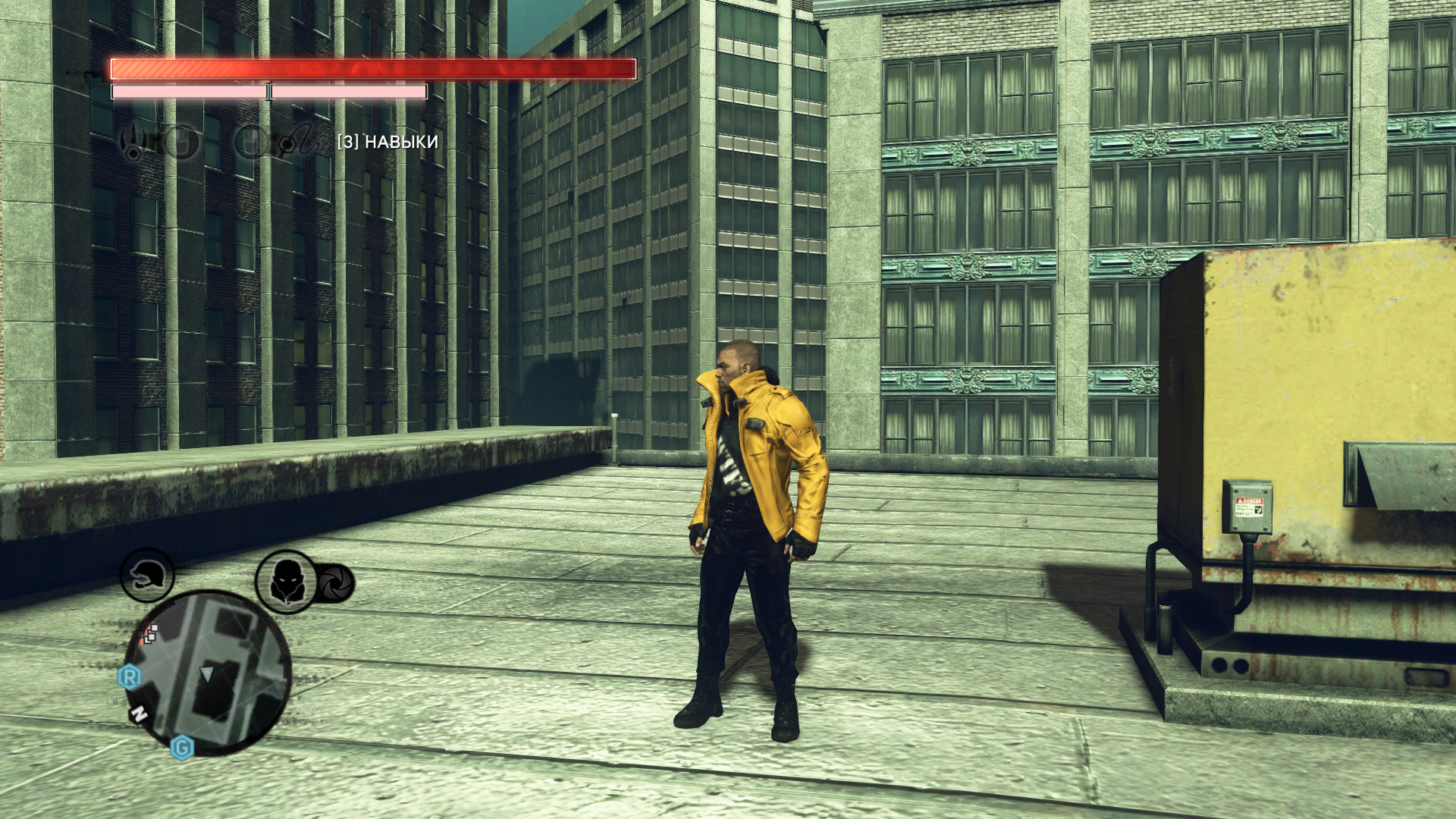Click the N compass marker on minimap
This screenshot has width=1456, height=819.
coord(139,714)
